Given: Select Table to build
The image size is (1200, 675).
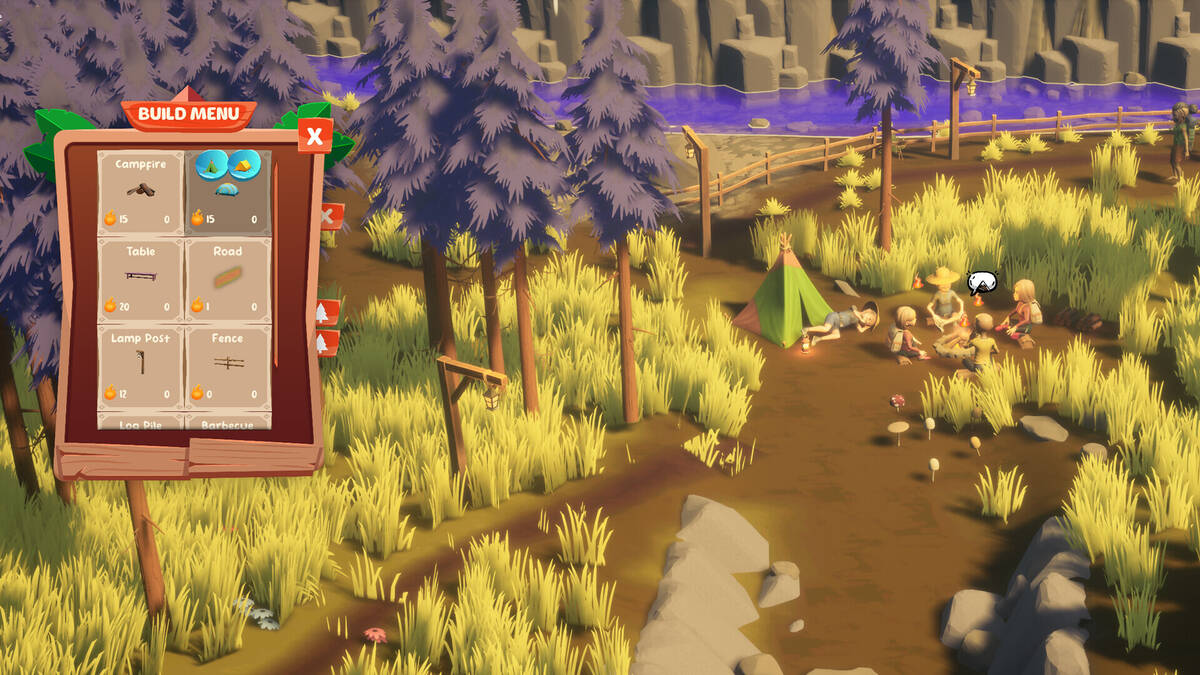Looking at the screenshot, I should tap(140, 279).
